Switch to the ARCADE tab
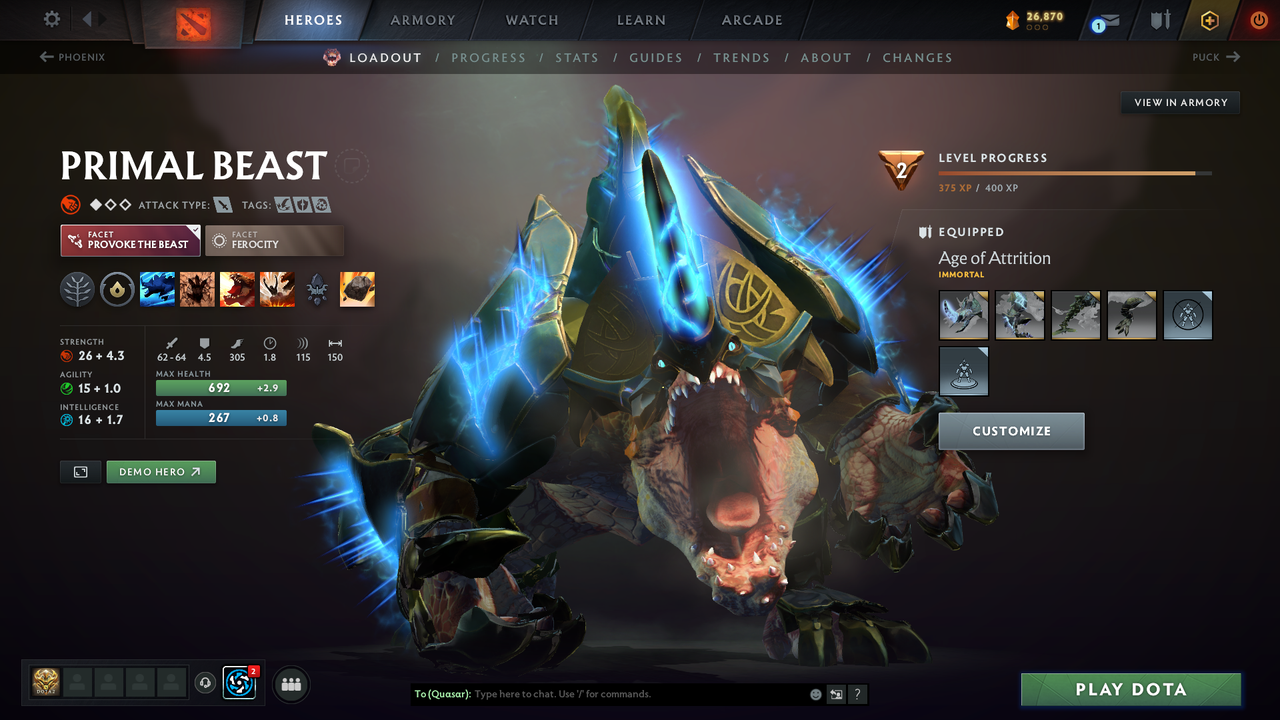The image size is (1280, 720). pyautogui.click(x=751, y=19)
